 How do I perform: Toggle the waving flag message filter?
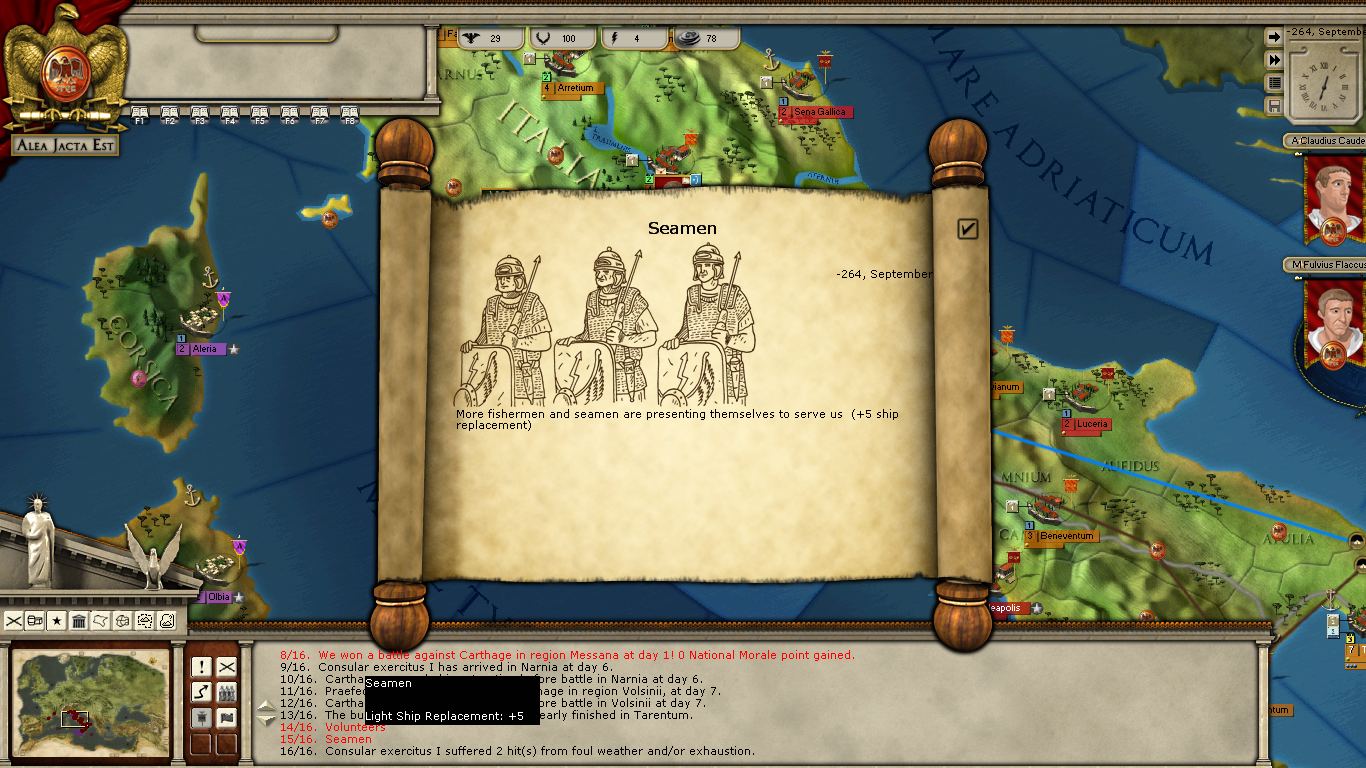(227, 717)
